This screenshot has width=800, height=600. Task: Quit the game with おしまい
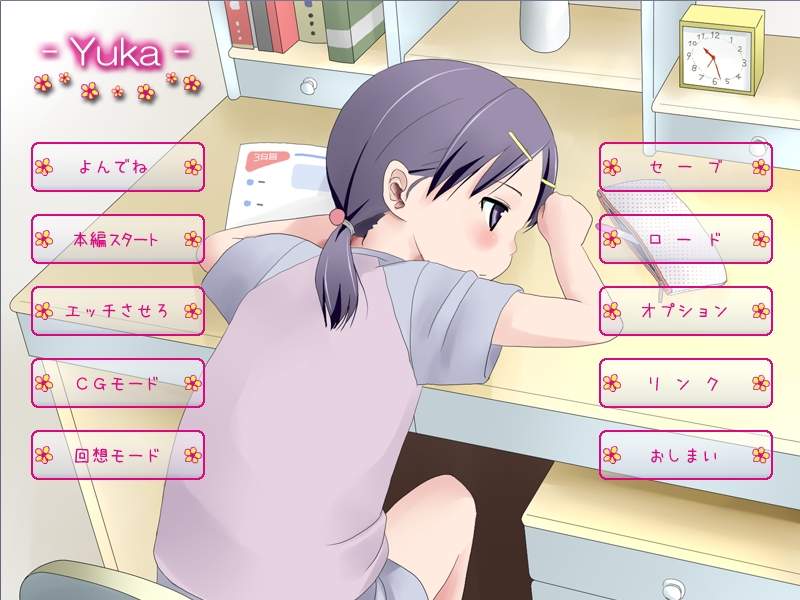pos(685,455)
